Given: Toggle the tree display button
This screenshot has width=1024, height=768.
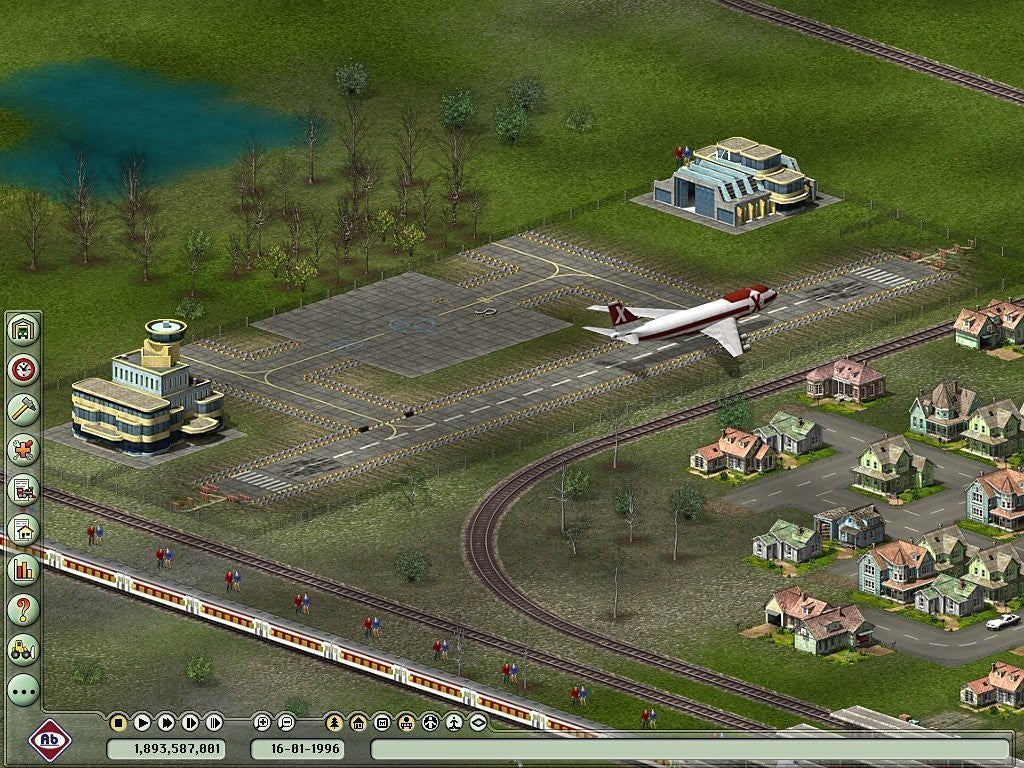Looking at the screenshot, I should (x=334, y=722).
